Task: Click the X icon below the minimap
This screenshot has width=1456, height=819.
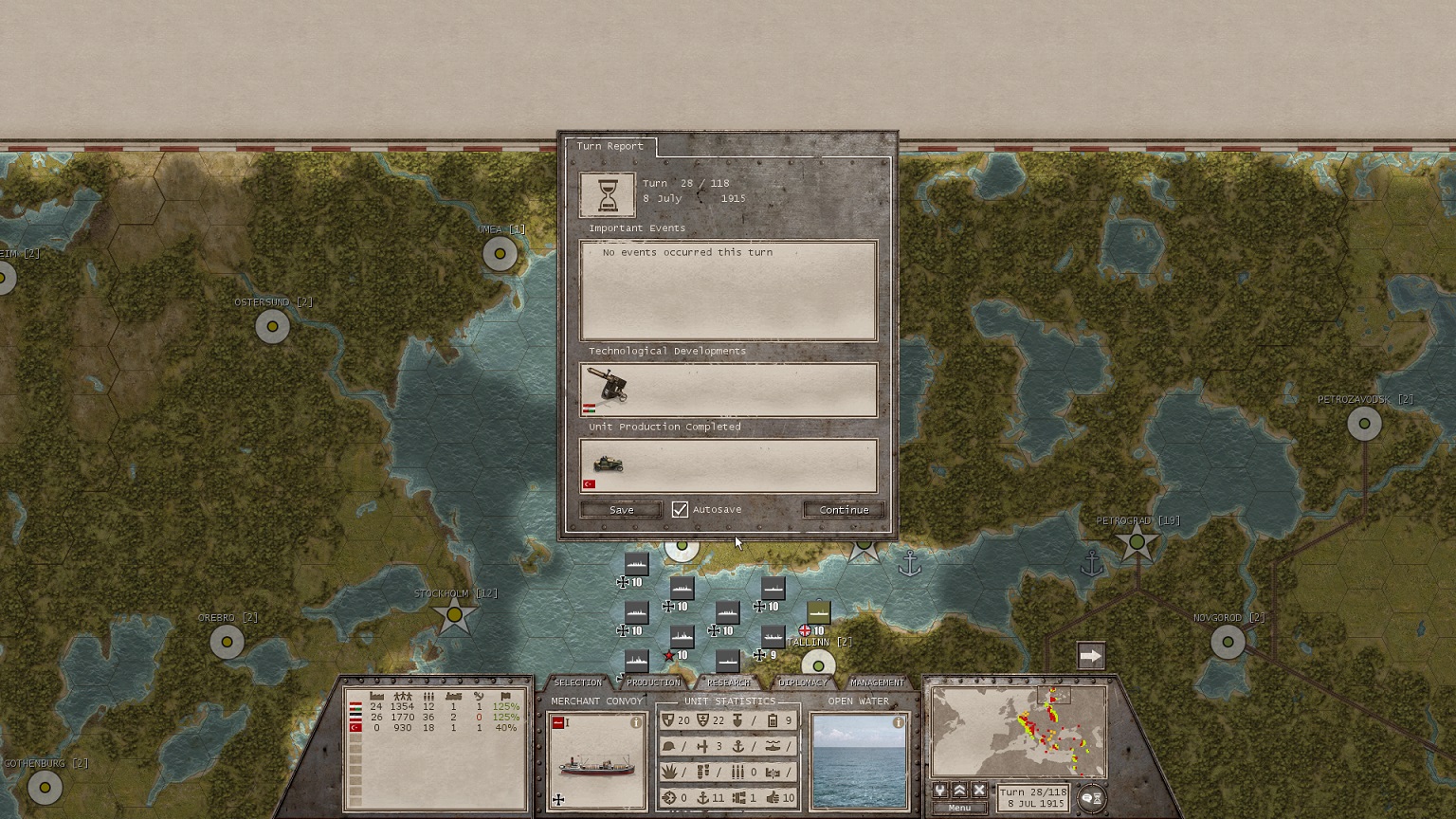Action: (979, 791)
